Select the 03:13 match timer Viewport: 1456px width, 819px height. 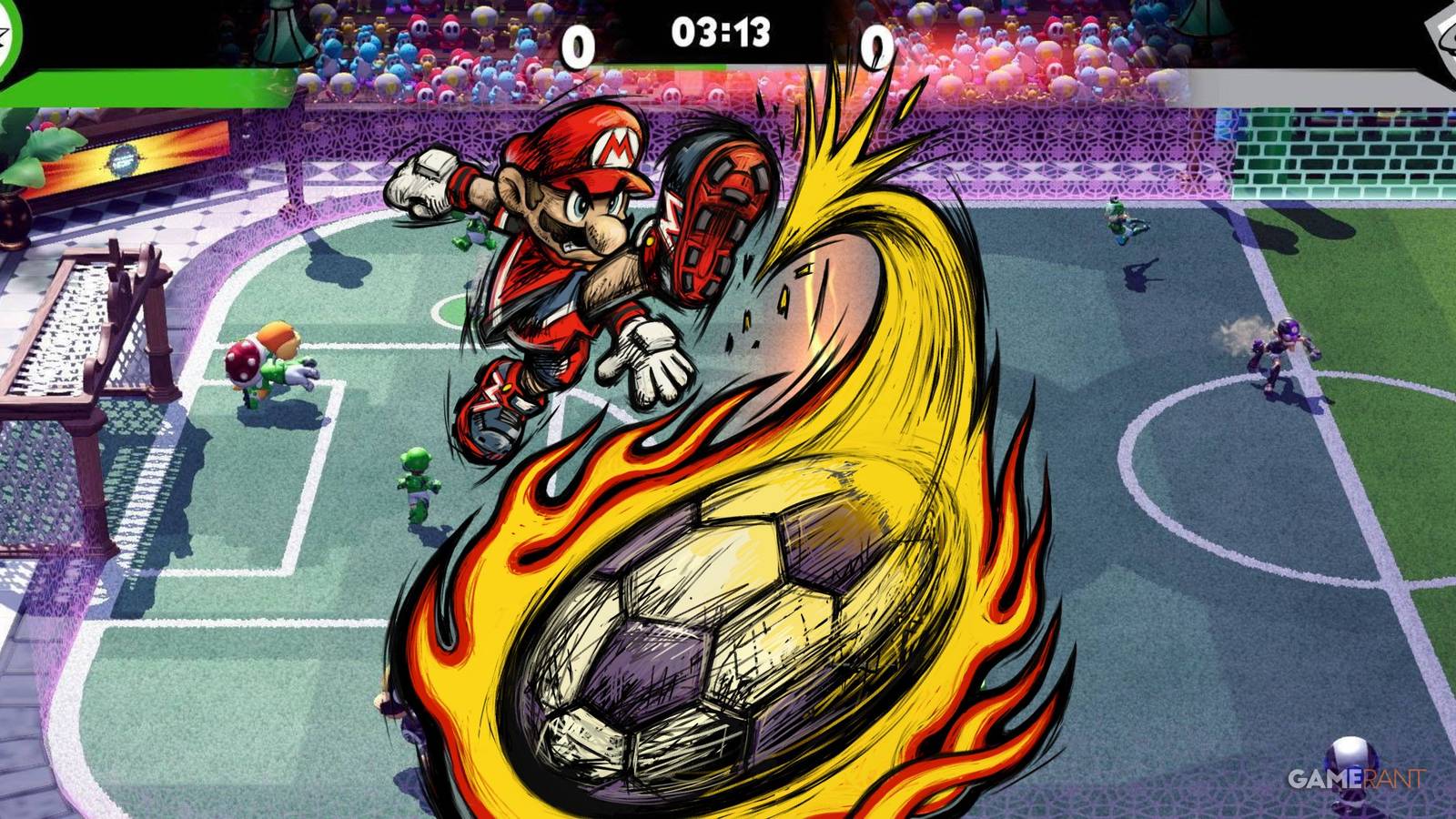coord(723,32)
